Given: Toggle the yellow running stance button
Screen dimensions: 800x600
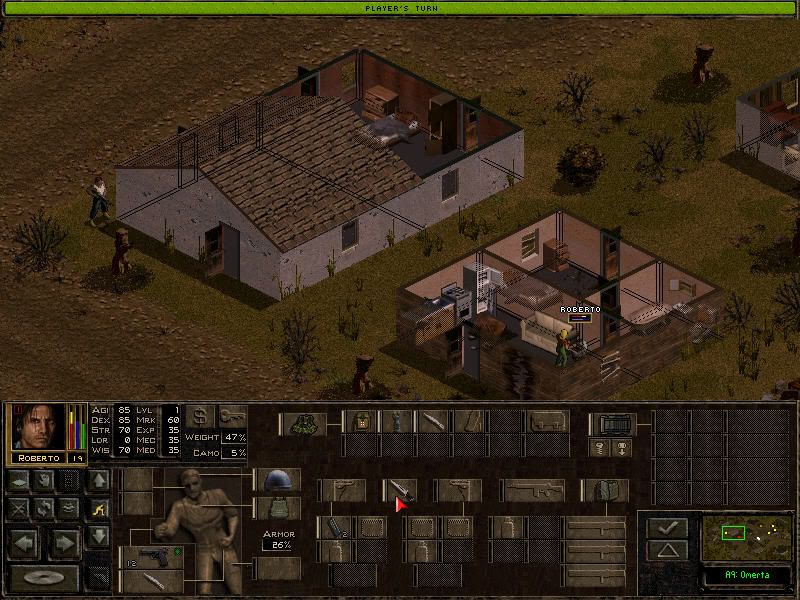Looking at the screenshot, I should (x=98, y=509).
